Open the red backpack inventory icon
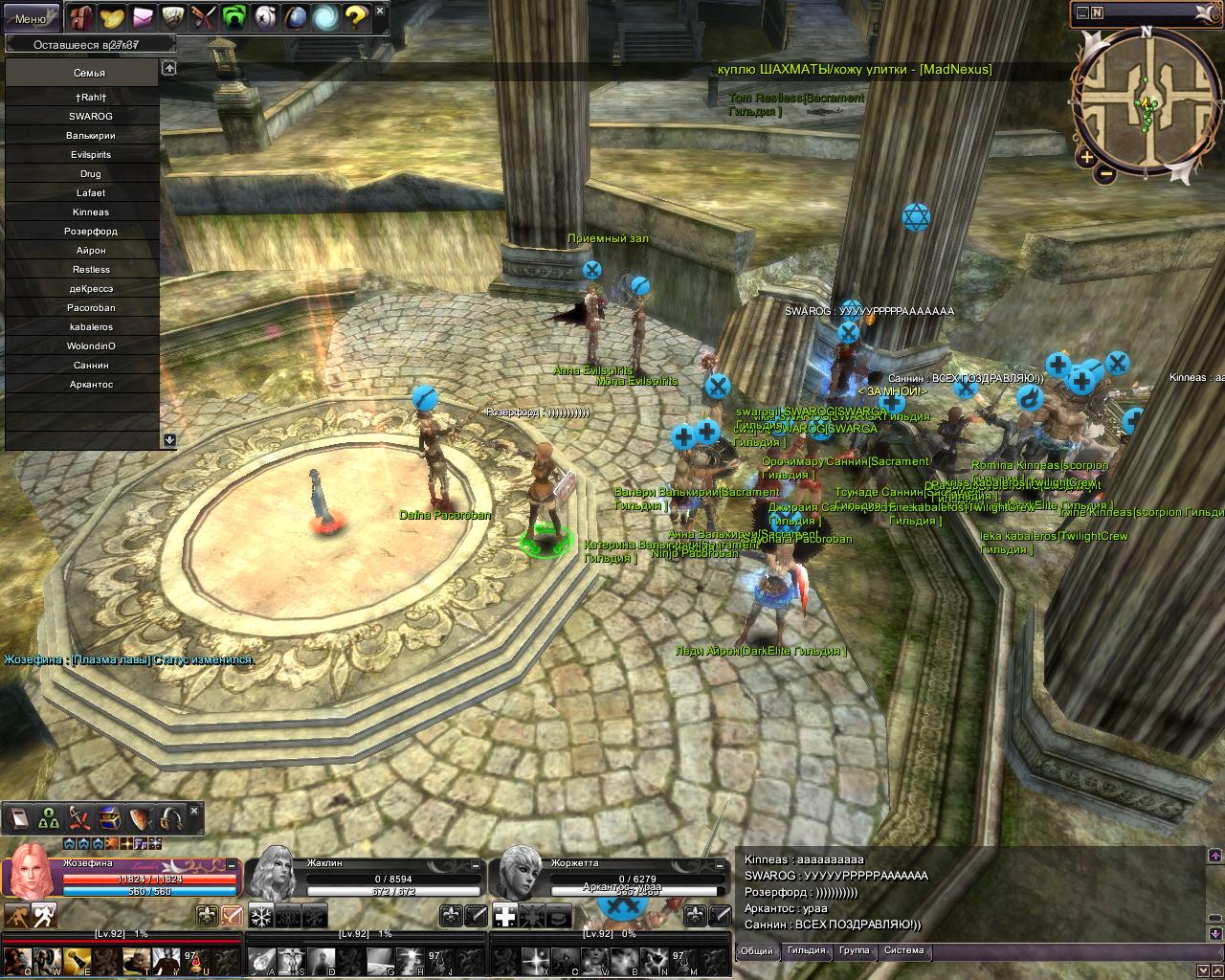This screenshot has width=1225, height=980. coord(81,16)
